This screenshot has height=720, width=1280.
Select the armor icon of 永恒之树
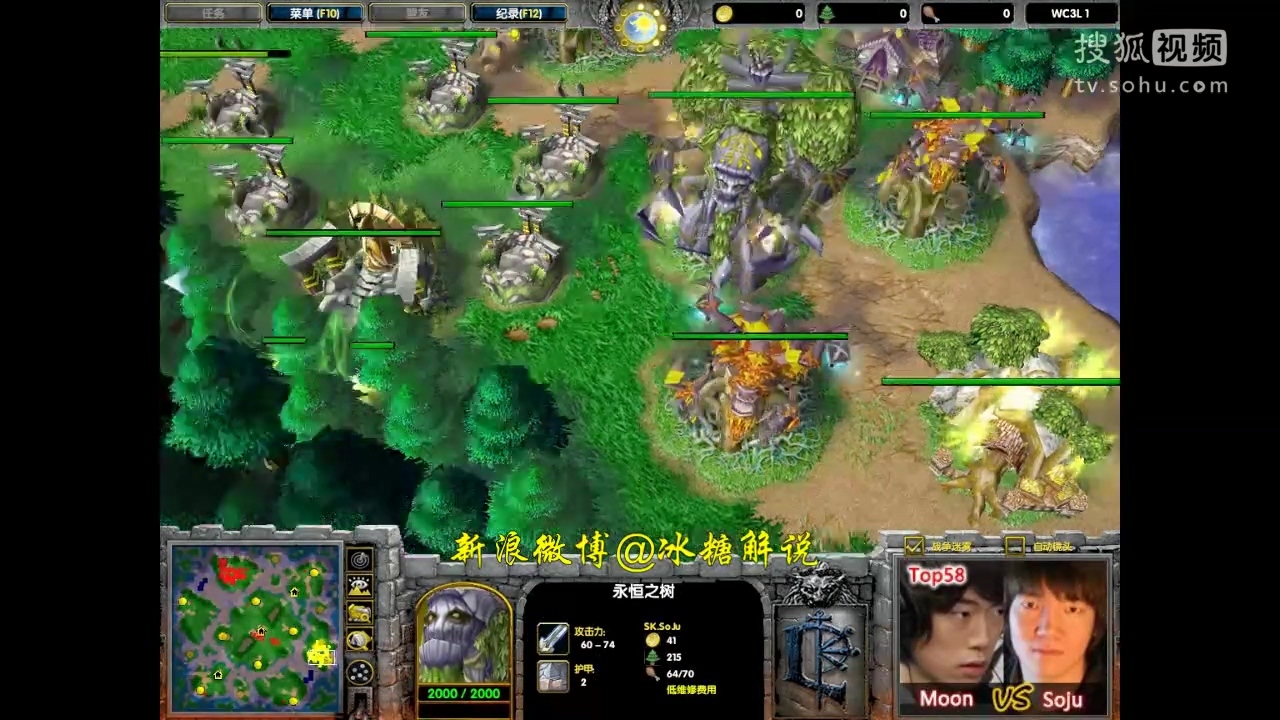(554, 674)
